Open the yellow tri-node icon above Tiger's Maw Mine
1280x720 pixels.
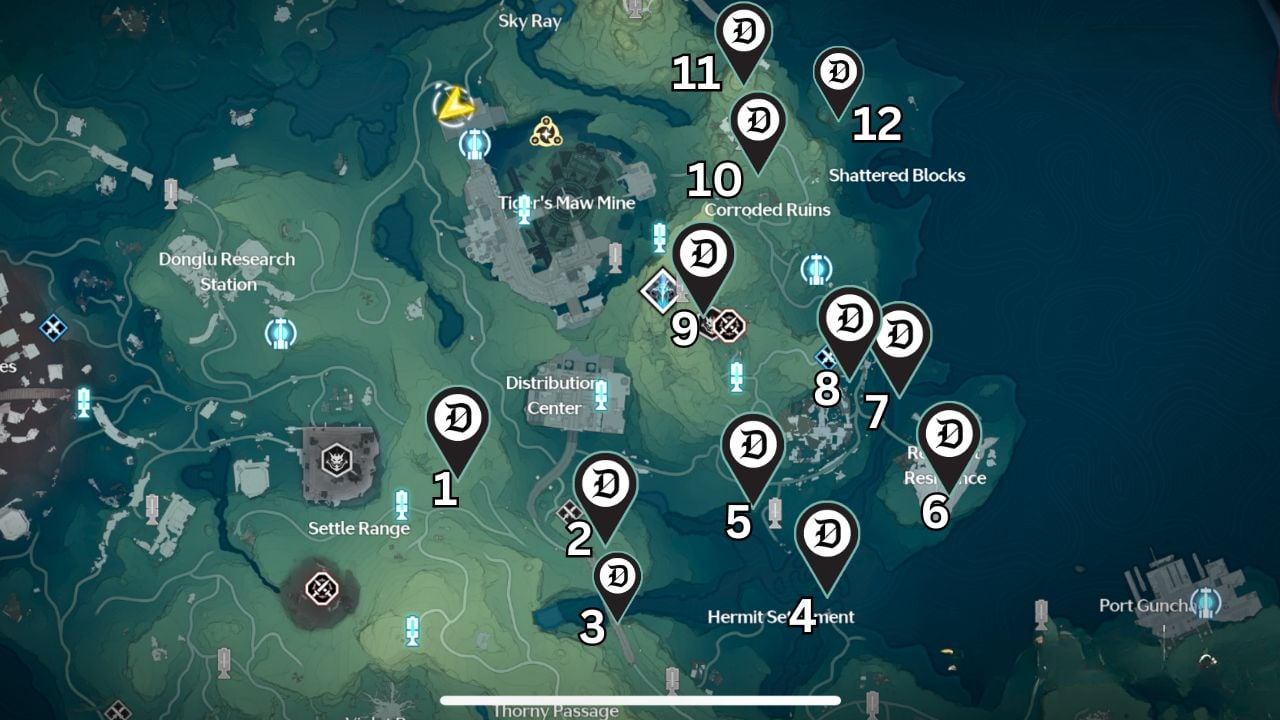coord(547,131)
